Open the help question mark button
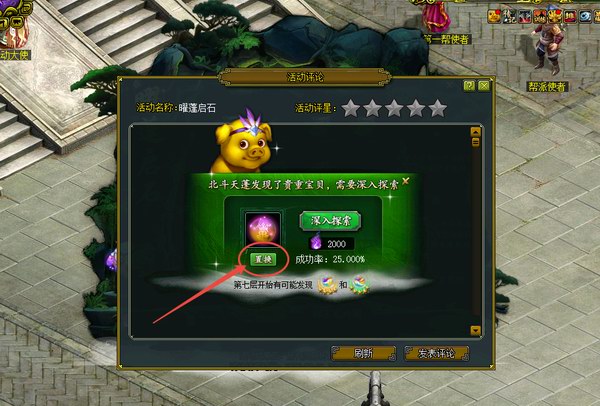The height and width of the screenshot is (406, 600). (x=468, y=86)
